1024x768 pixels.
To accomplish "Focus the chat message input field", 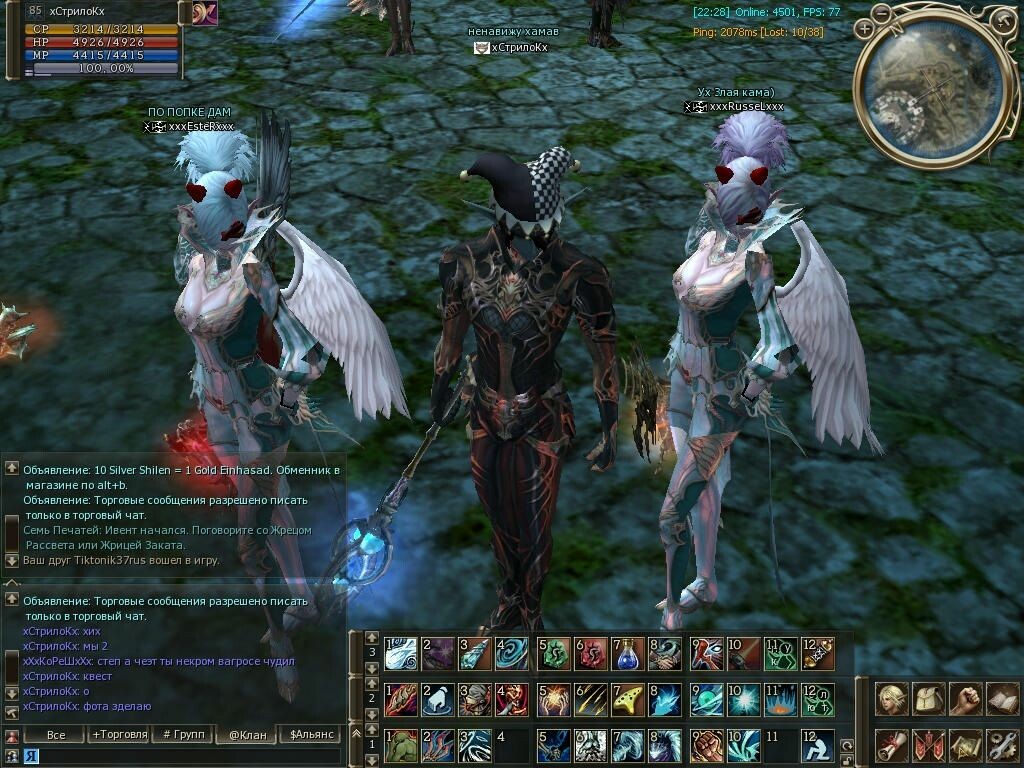I will tap(180, 757).
